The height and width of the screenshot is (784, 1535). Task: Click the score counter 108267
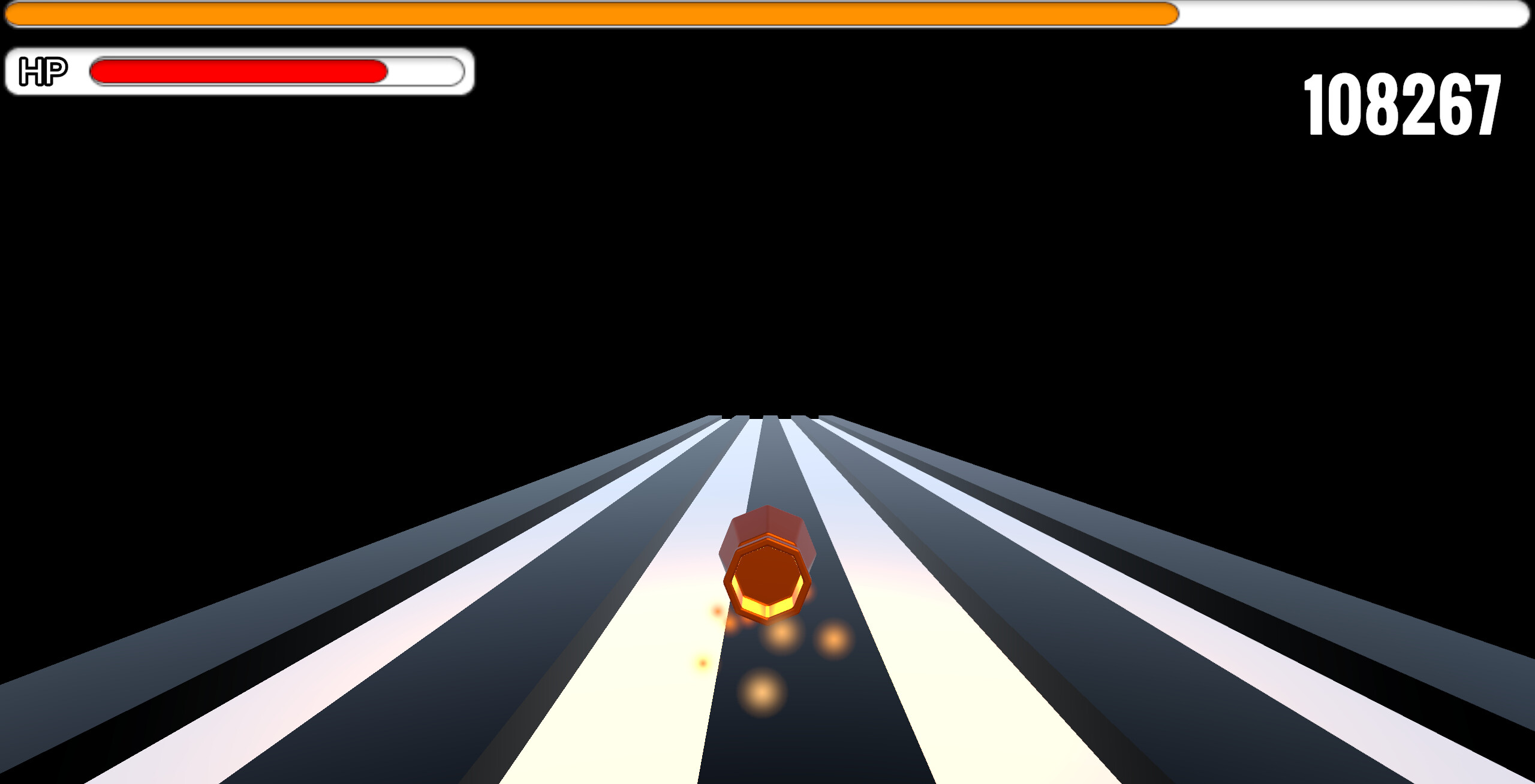click(1400, 105)
